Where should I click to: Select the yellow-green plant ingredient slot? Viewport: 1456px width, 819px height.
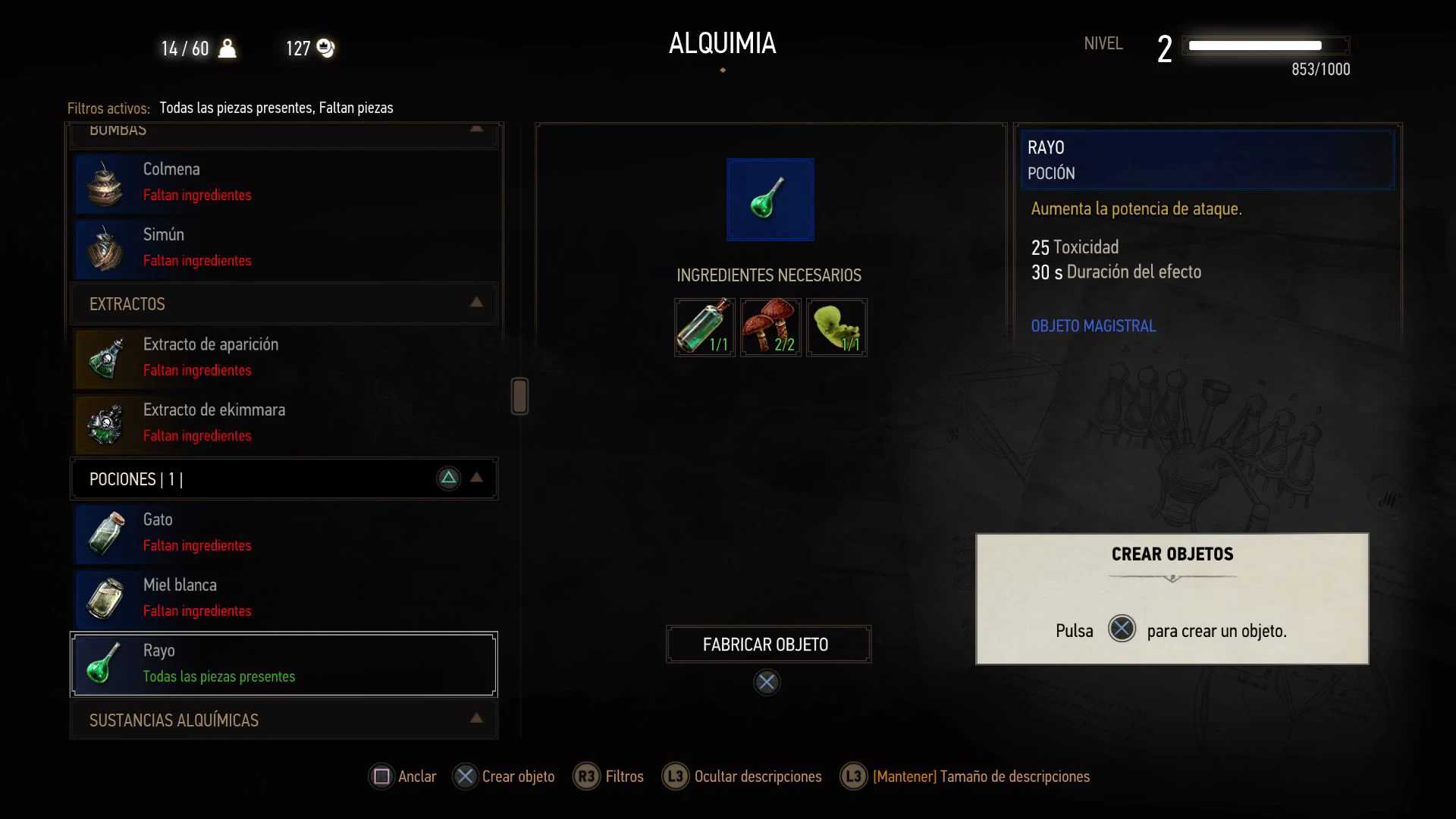click(x=836, y=328)
